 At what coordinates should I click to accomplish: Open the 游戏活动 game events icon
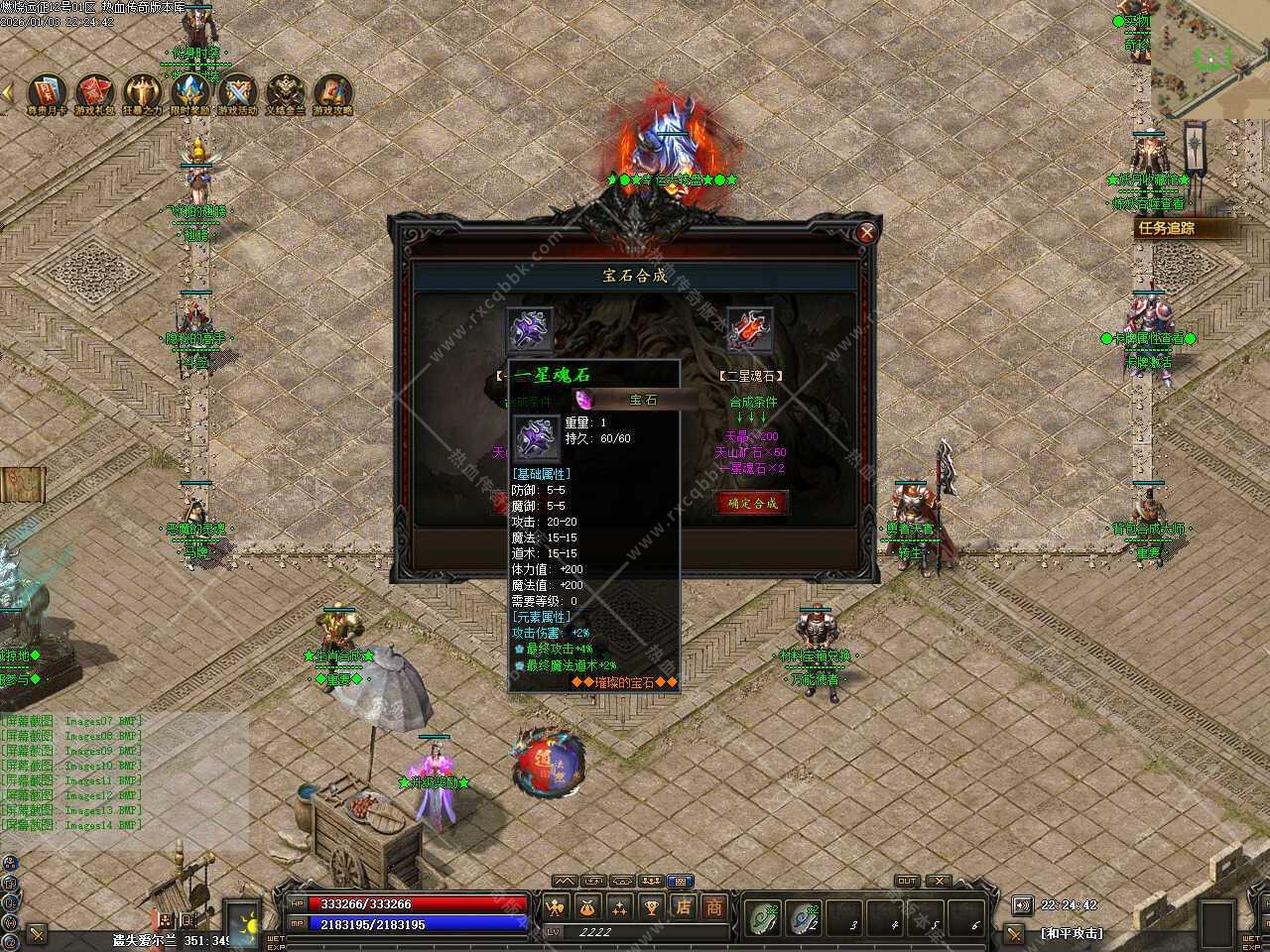click(x=237, y=93)
